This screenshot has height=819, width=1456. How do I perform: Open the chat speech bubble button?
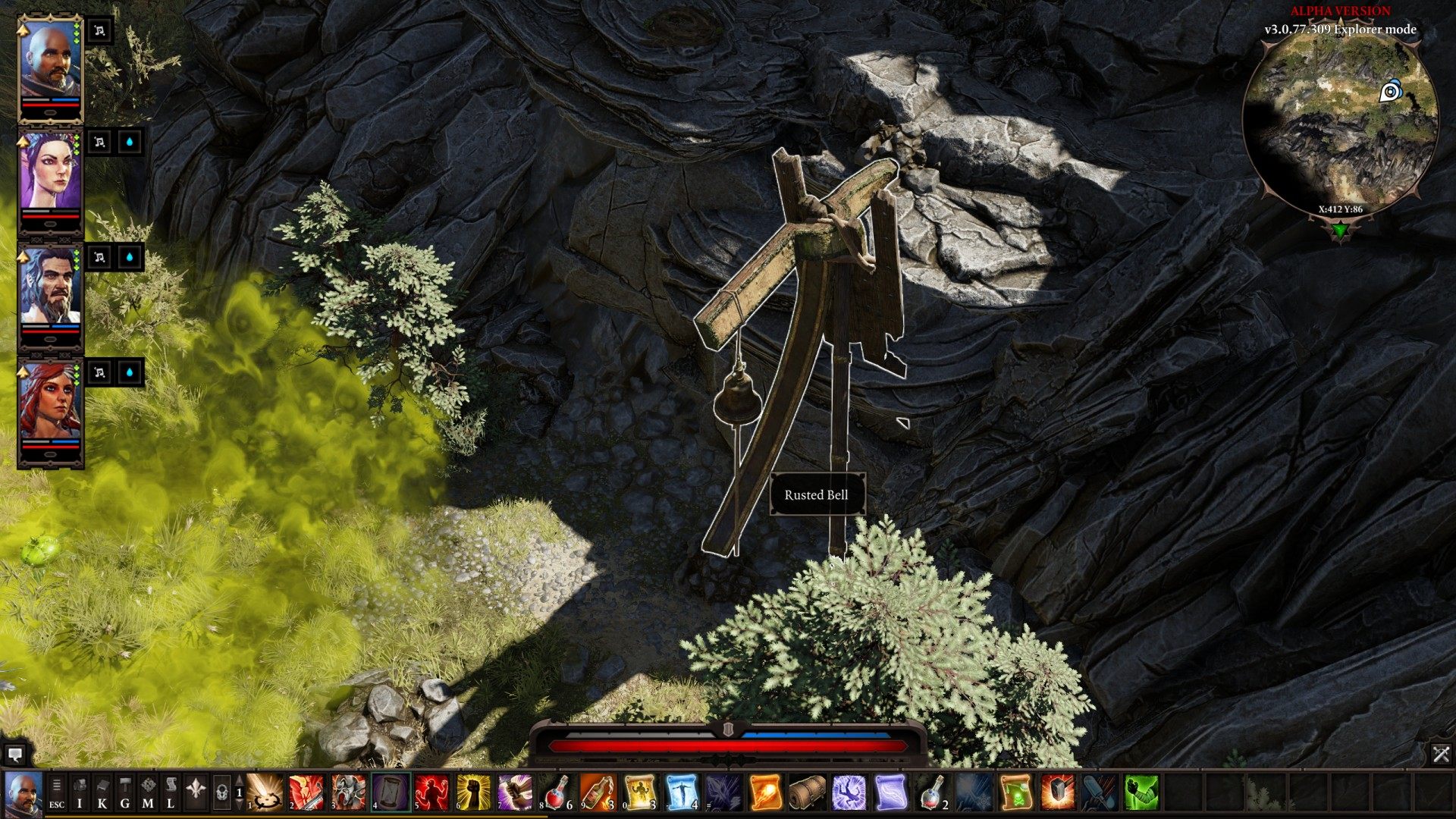tap(14, 755)
